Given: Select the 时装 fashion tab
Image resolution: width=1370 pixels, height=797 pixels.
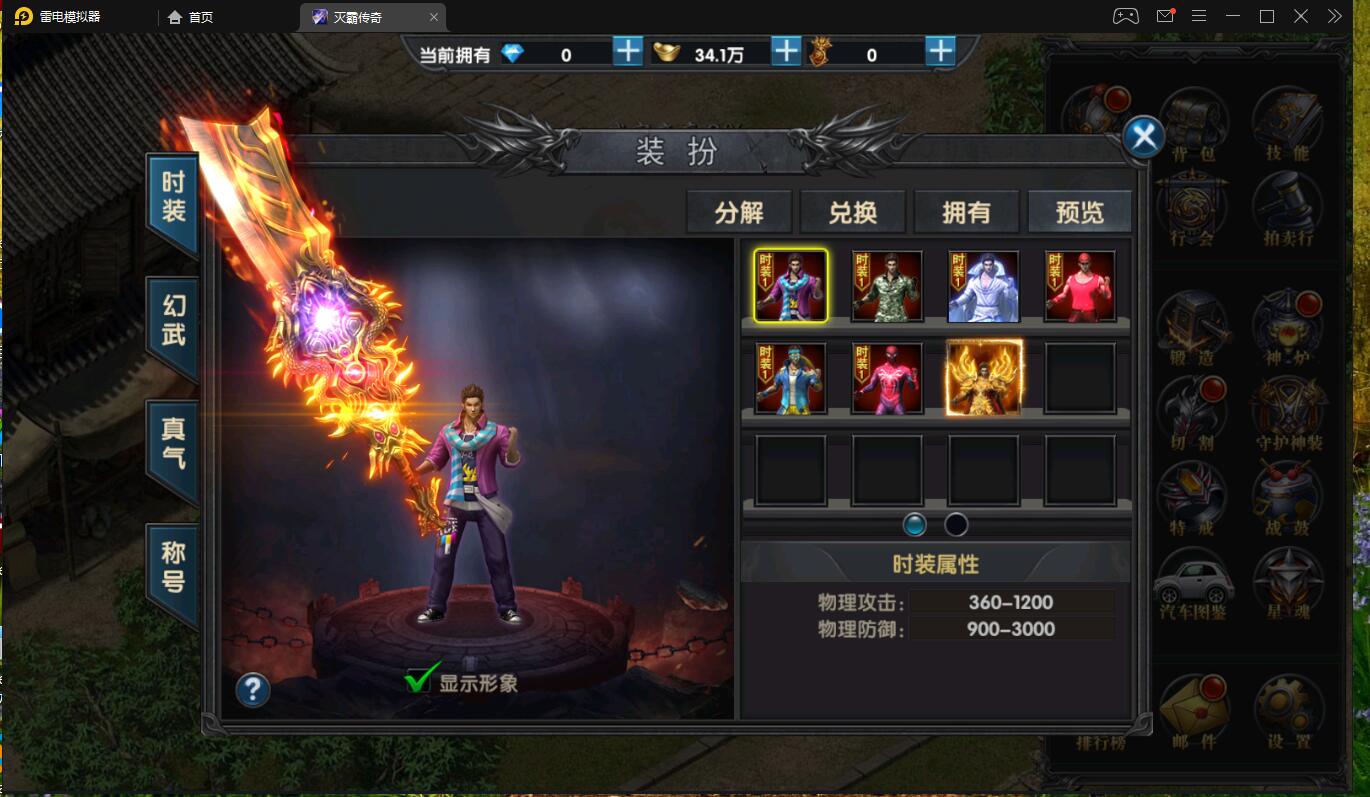Looking at the screenshot, I should 173,198.
